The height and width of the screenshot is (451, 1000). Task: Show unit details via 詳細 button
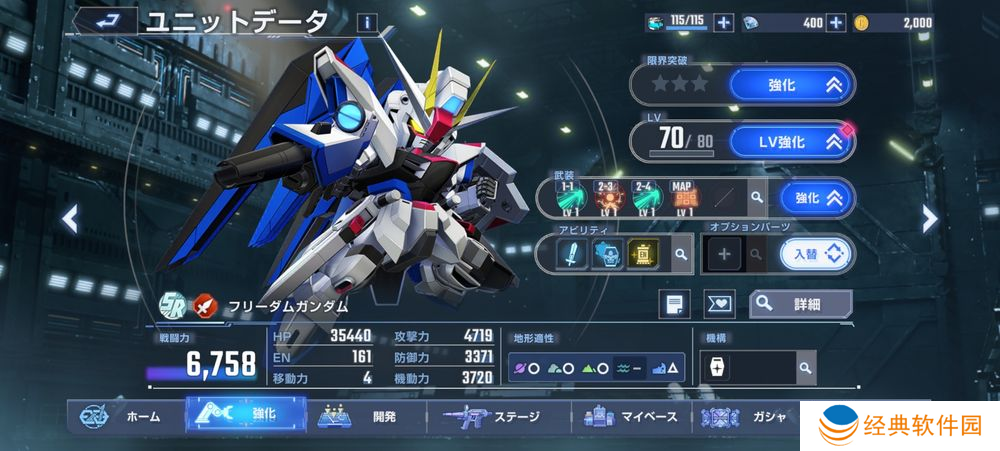(800, 302)
